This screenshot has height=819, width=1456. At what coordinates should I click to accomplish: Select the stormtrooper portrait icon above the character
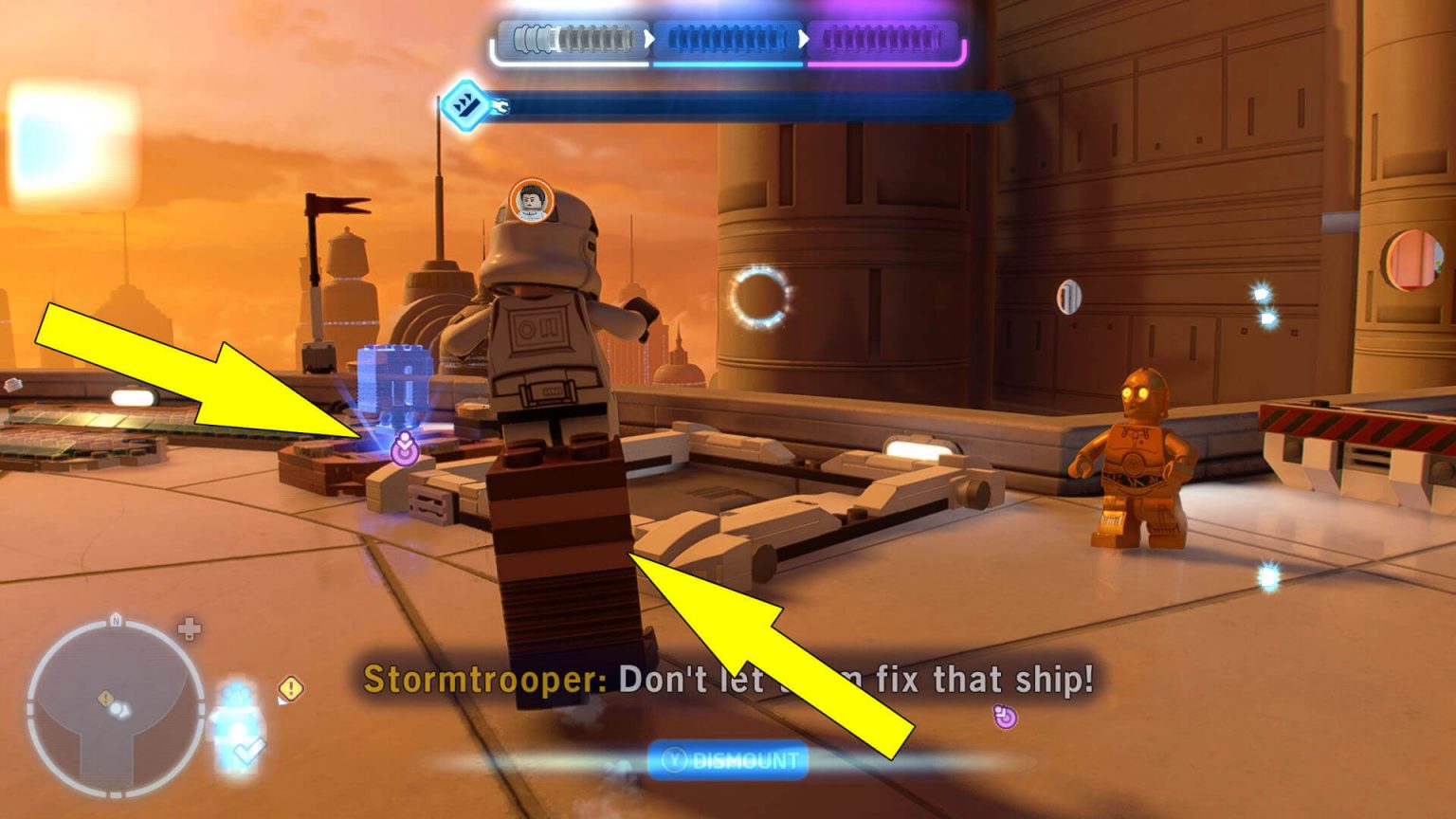(531, 201)
